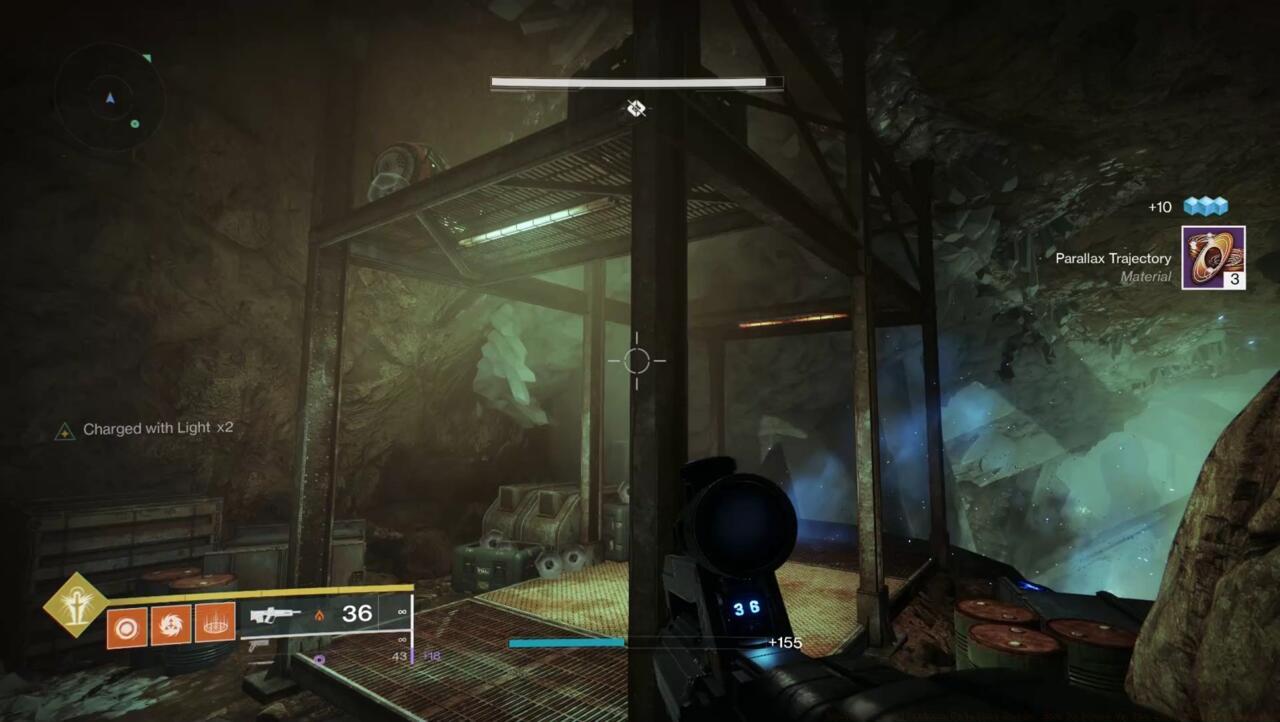
Task: Click the infinity reserve ammo symbol
Action: point(400,614)
